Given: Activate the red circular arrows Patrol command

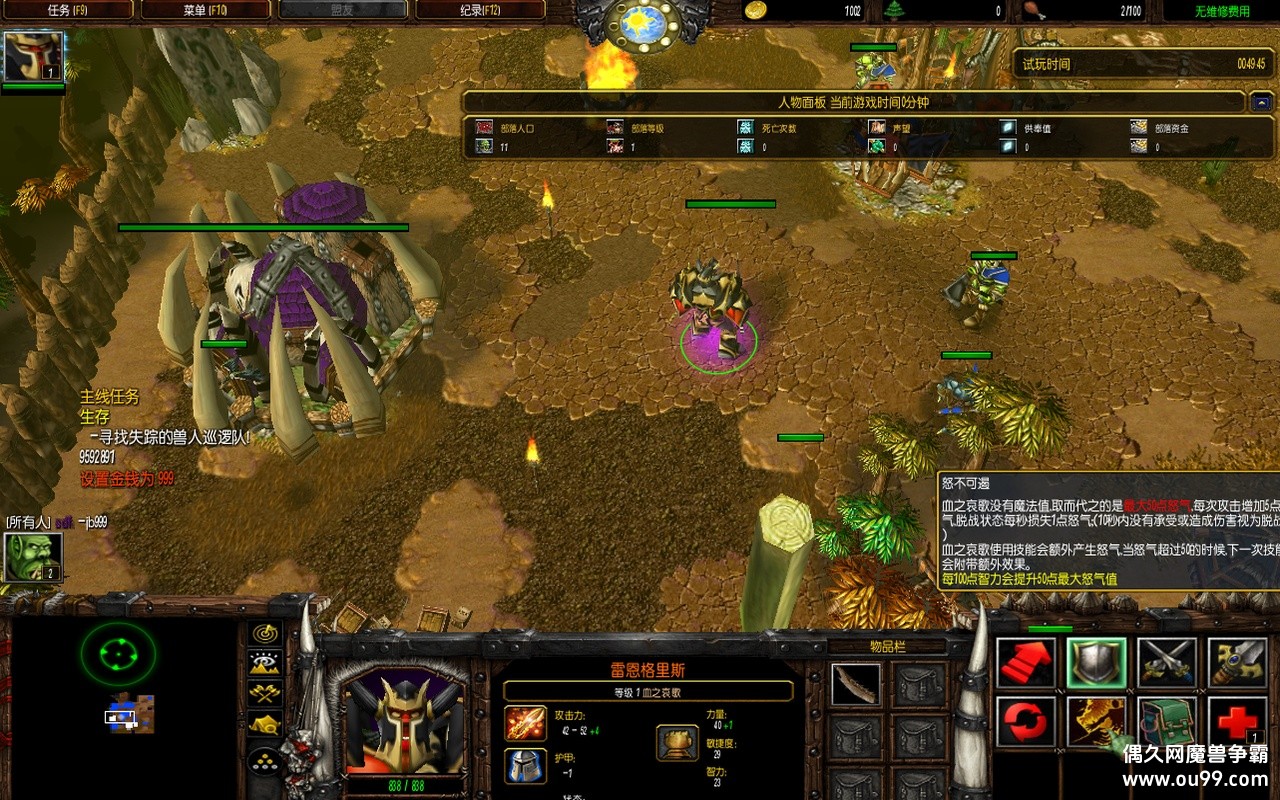Looking at the screenshot, I should tap(1026, 721).
